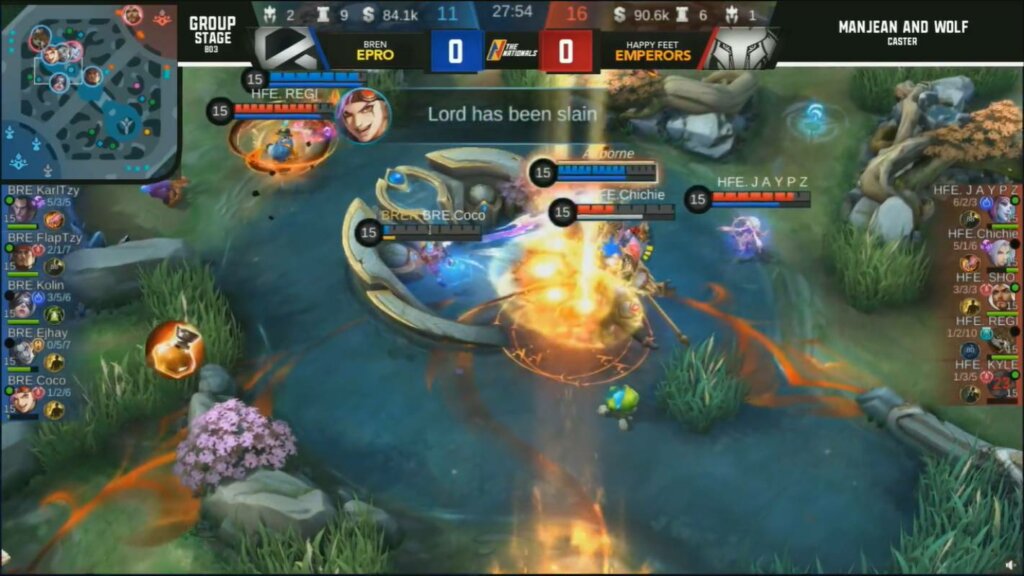Click the minimap in the corner

(x=88, y=90)
